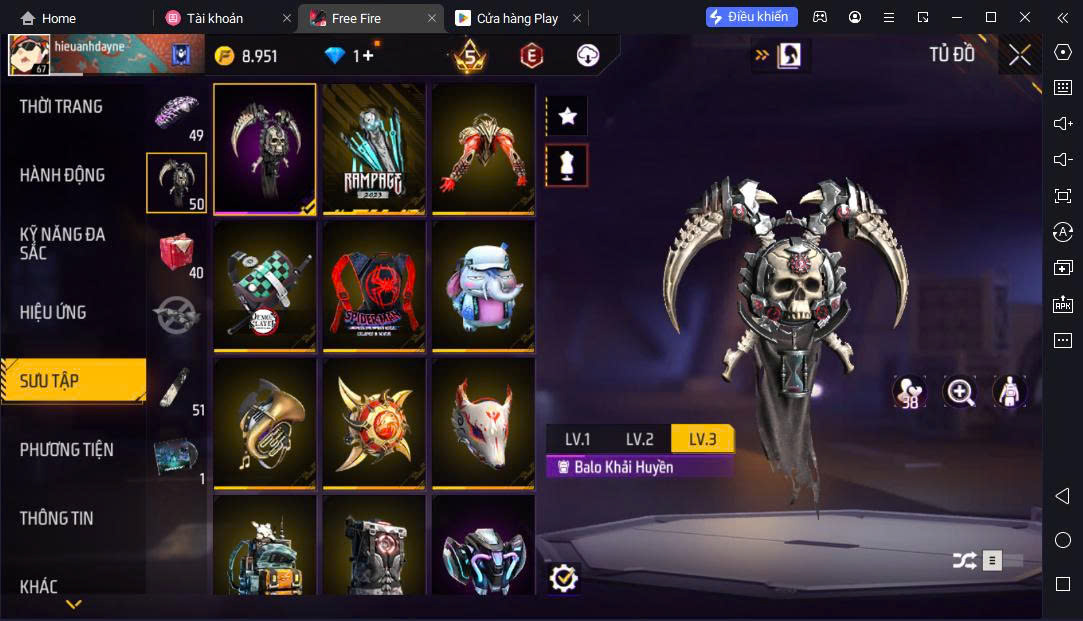Tap the diamond currency add button

pos(367,56)
